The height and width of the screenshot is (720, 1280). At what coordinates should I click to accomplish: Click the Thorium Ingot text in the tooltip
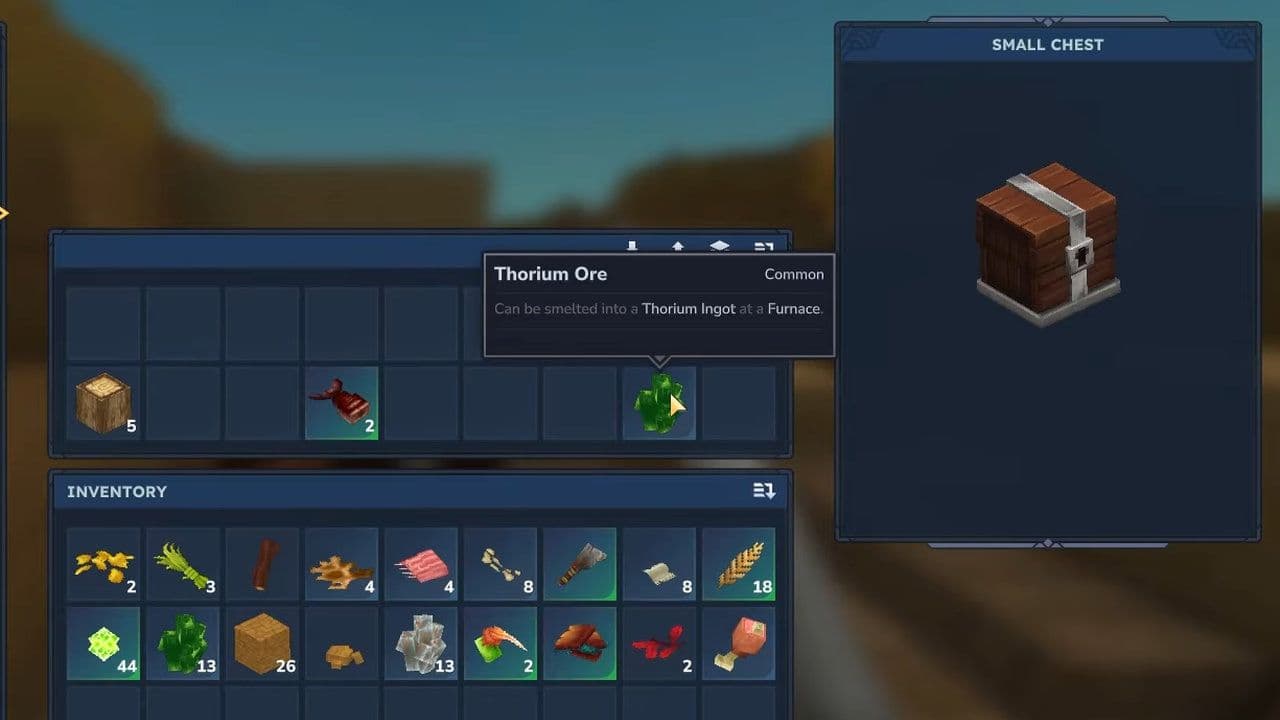688,309
